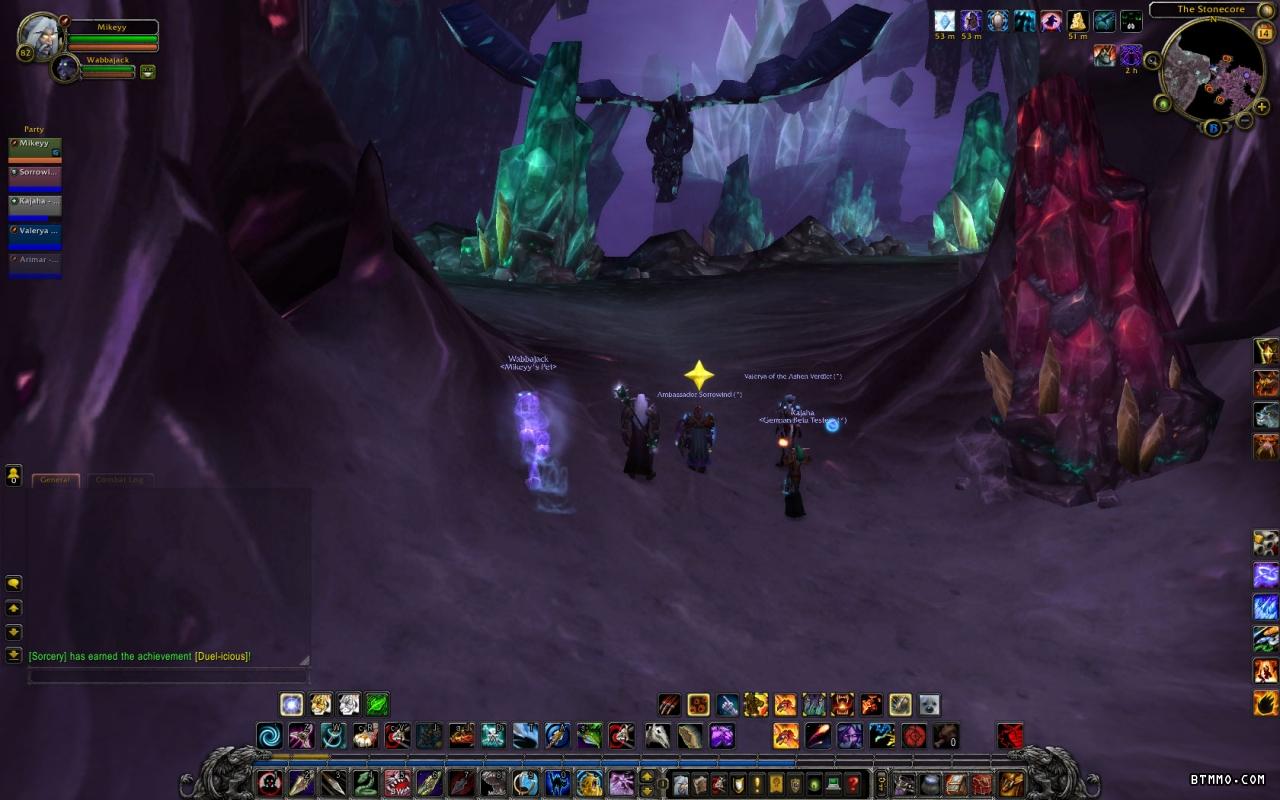Zoom out the minimap with minus button
This screenshot has height=800, width=1280.
point(1245,121)
